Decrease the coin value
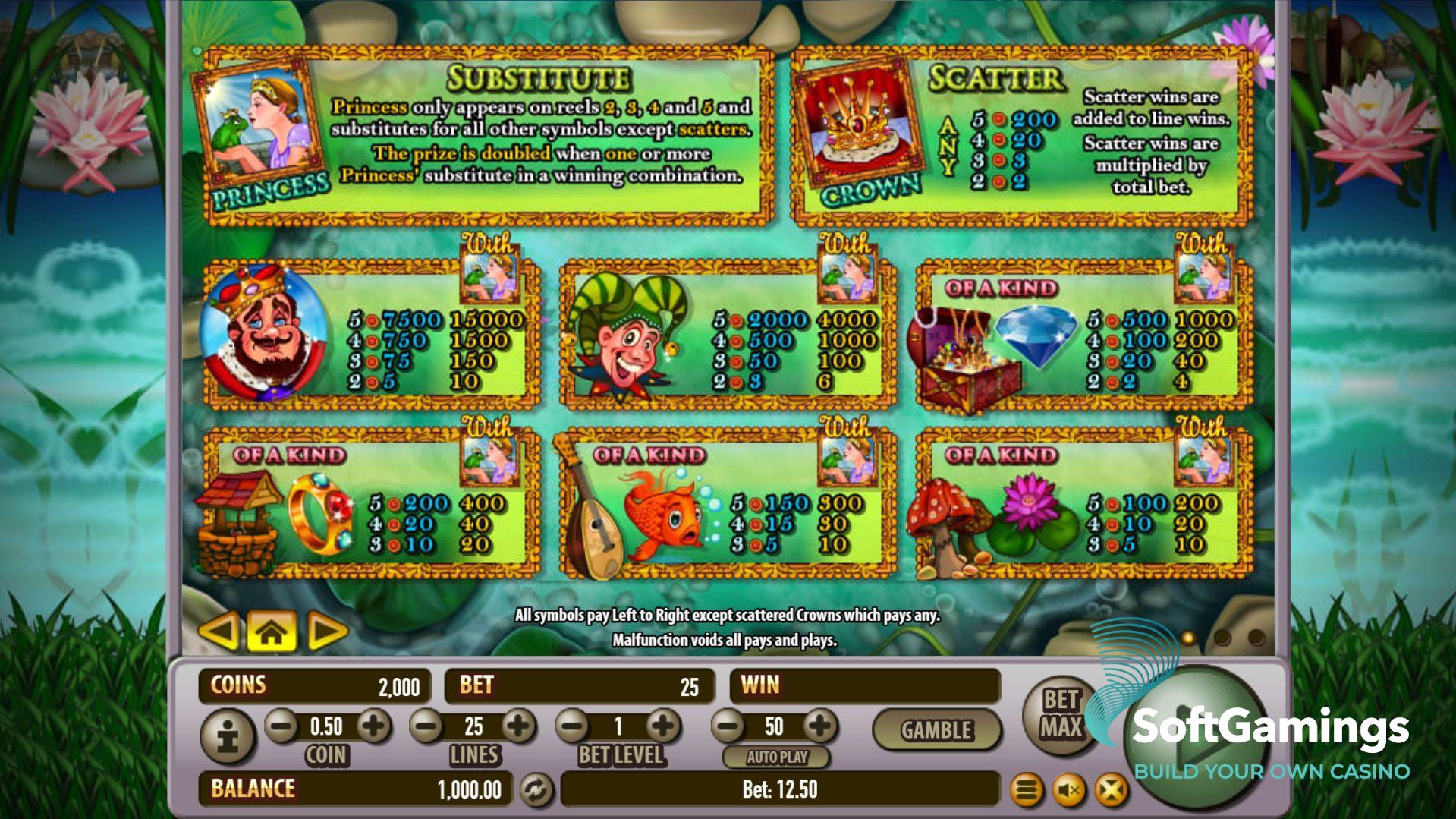Viewport: 1456px width, 819px height. [x=281, y=726]
